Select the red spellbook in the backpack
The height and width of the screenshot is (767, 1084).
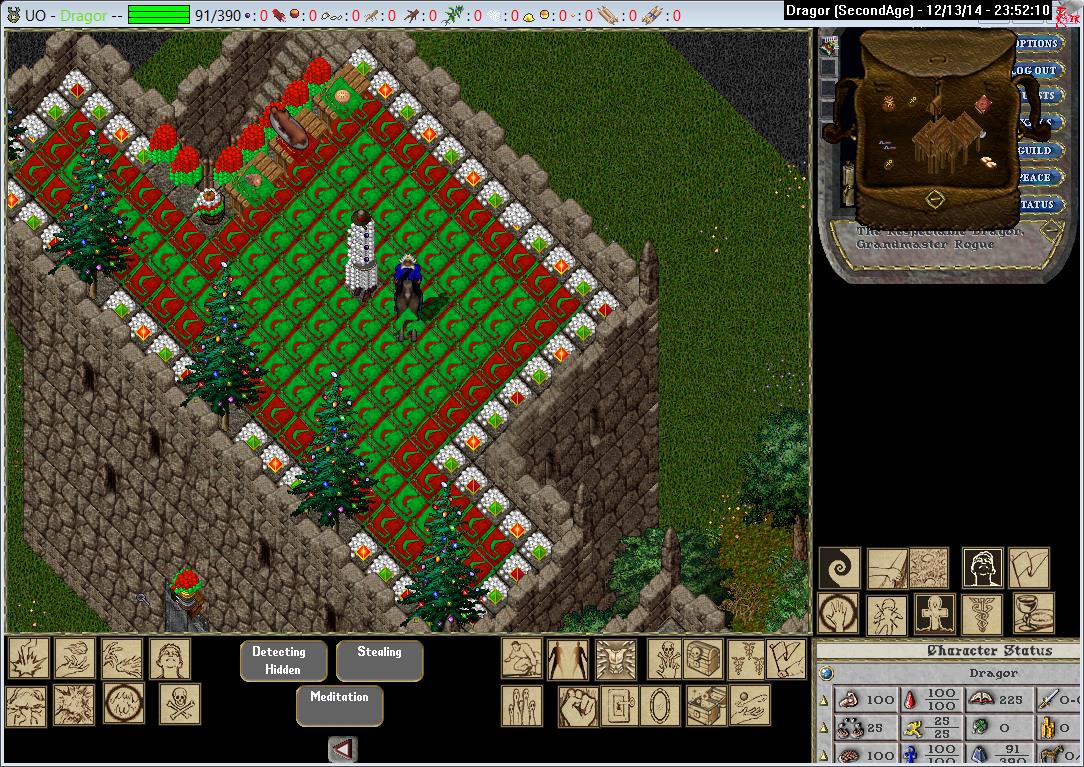click(984, 104)
